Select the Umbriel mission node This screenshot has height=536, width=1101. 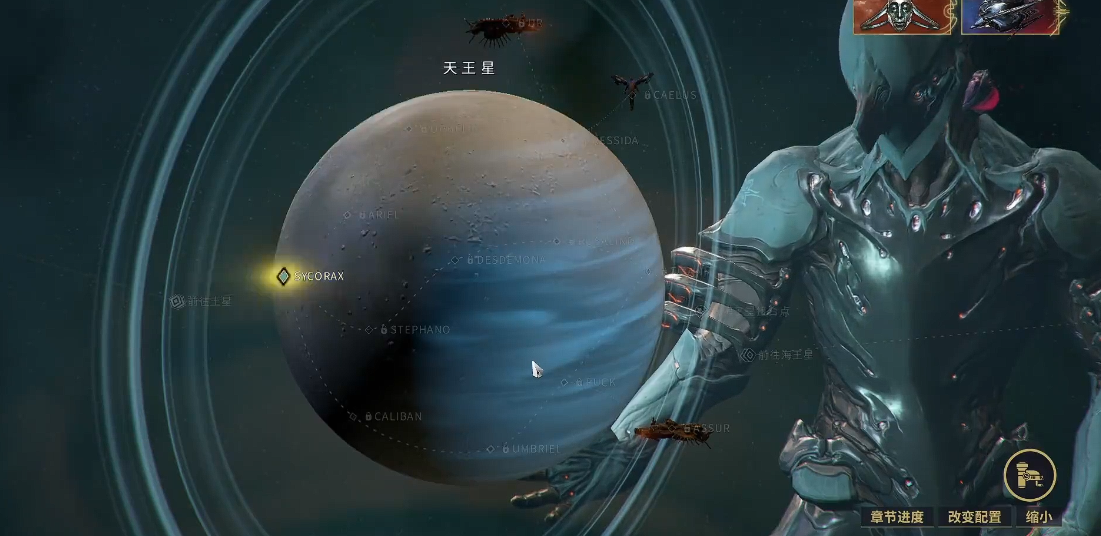pos(491,449)
